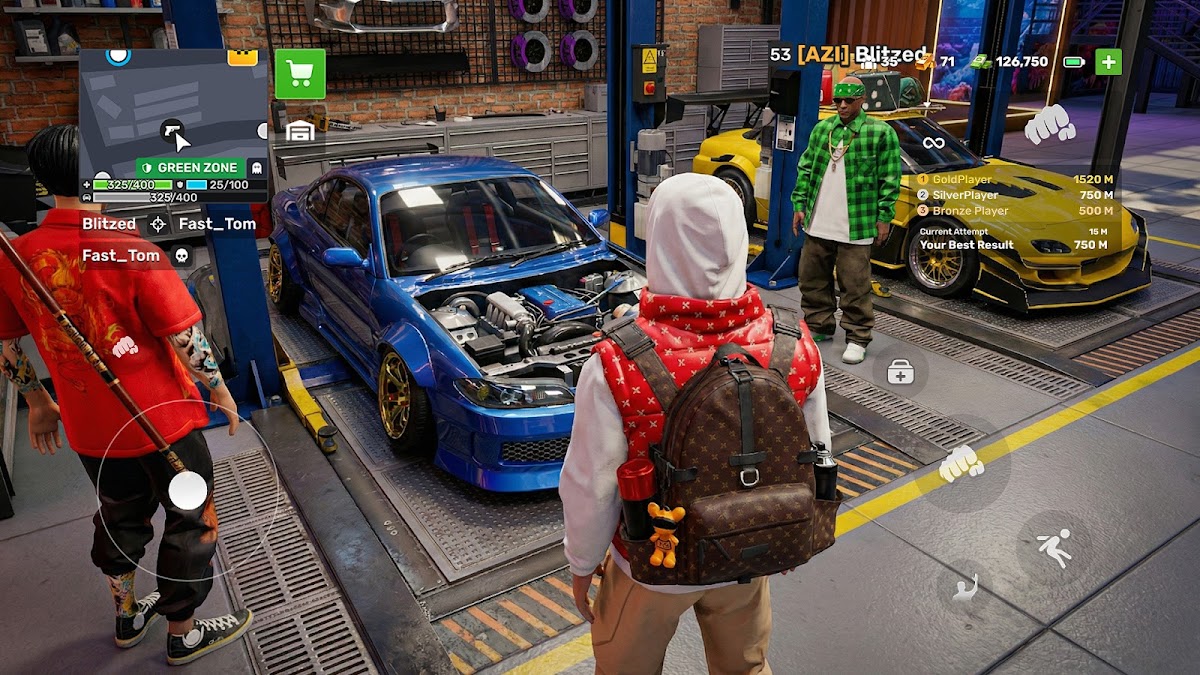Use the medkit button
Image resolution: width=1200 pixels, height=675 pixels.
point(900,374)
